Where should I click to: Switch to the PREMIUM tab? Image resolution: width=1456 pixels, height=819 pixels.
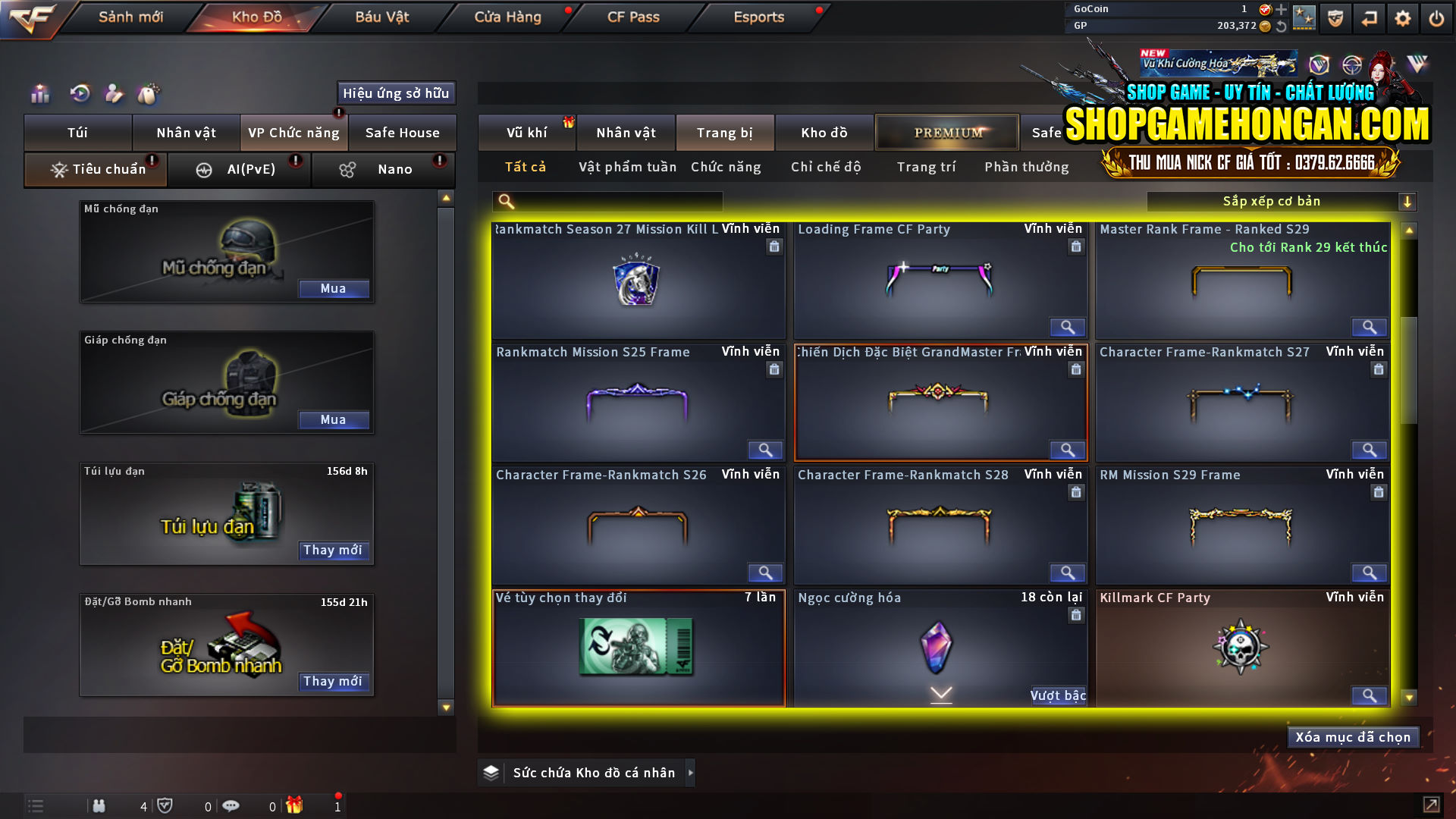click(946, 132)
